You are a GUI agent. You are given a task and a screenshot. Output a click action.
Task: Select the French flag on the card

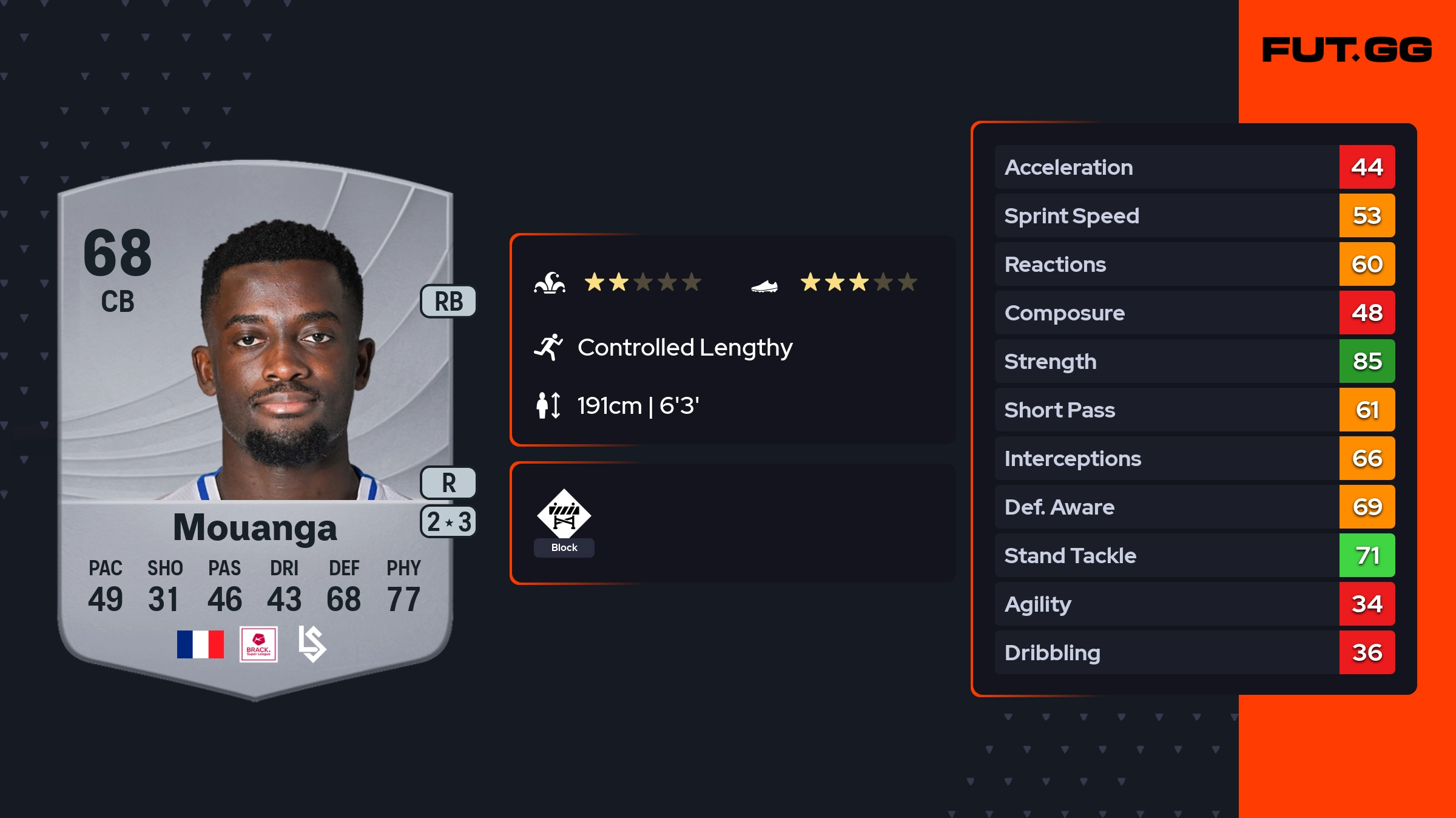click(200, 644)
